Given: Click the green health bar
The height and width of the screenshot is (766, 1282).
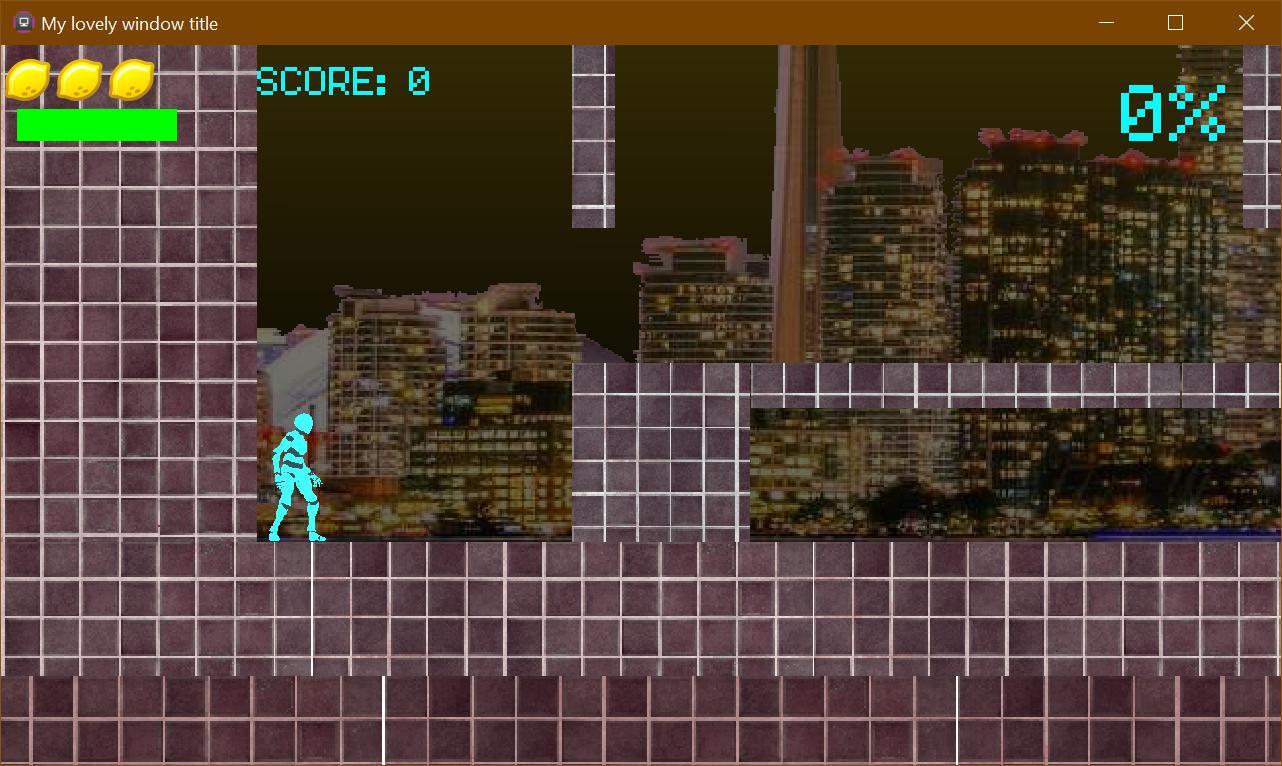Looking at the screenshot, I should point(96,124).
